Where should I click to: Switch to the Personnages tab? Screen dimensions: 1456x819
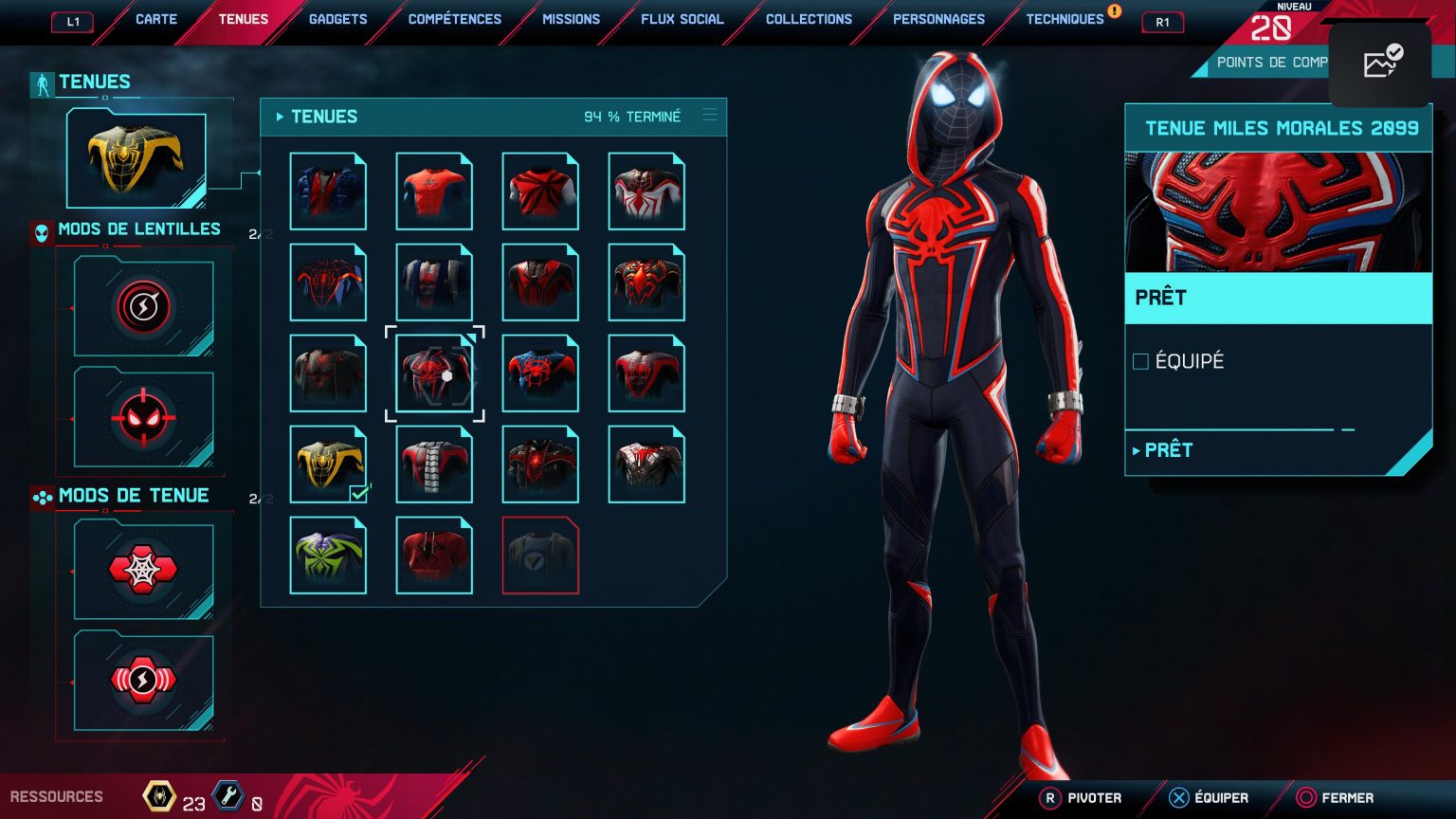click(938, 19)
